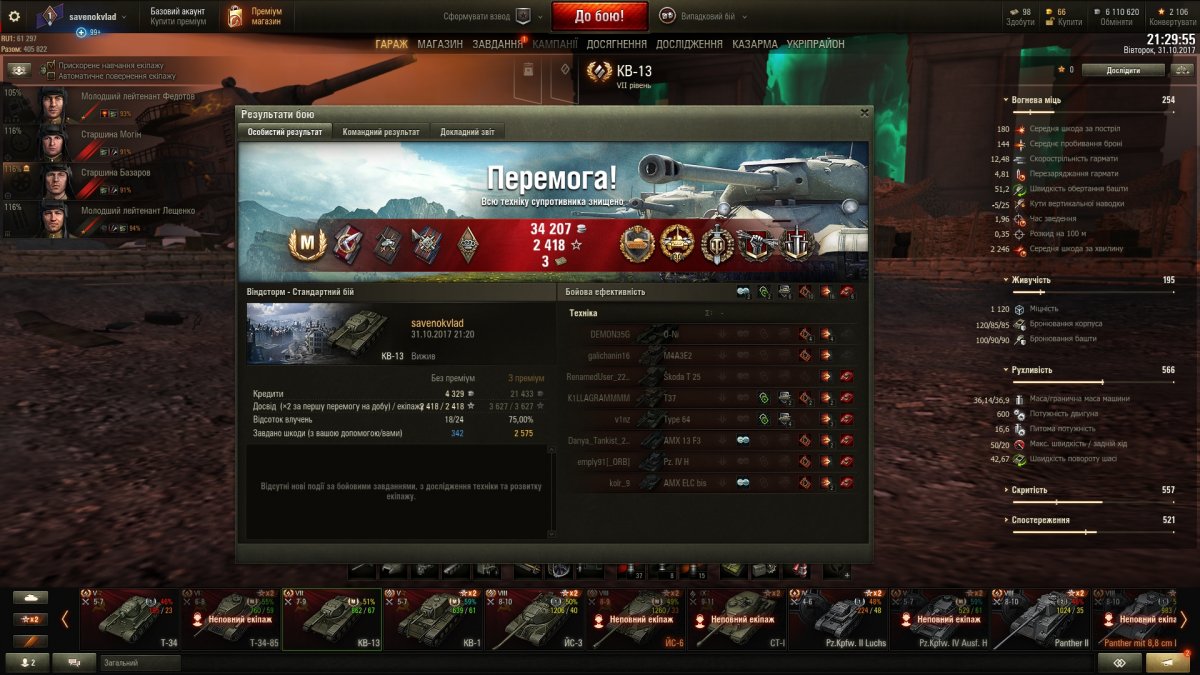Close the battle results window
This screenshot has width=1200, height=675.
[x=864, y=113]
